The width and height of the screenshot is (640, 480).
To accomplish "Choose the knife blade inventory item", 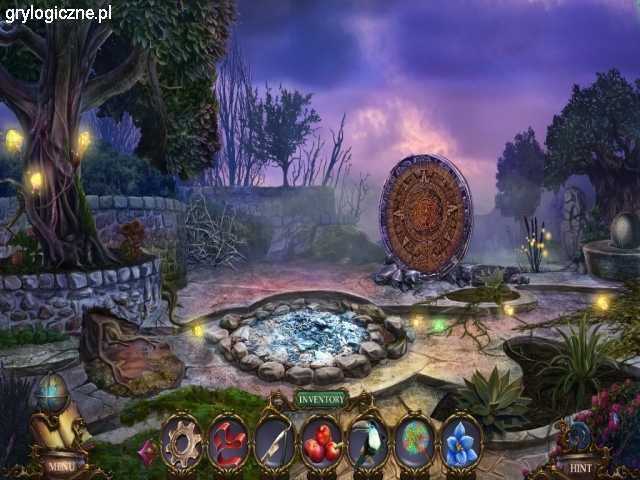I will coord(274,441).
